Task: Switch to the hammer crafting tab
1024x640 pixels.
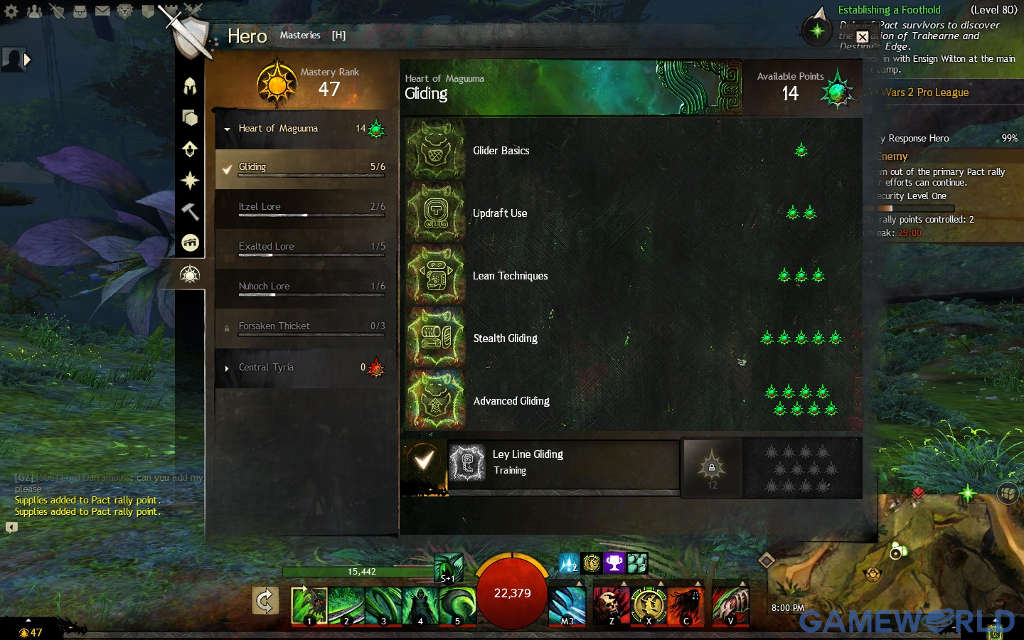Action: coord(189,211)
